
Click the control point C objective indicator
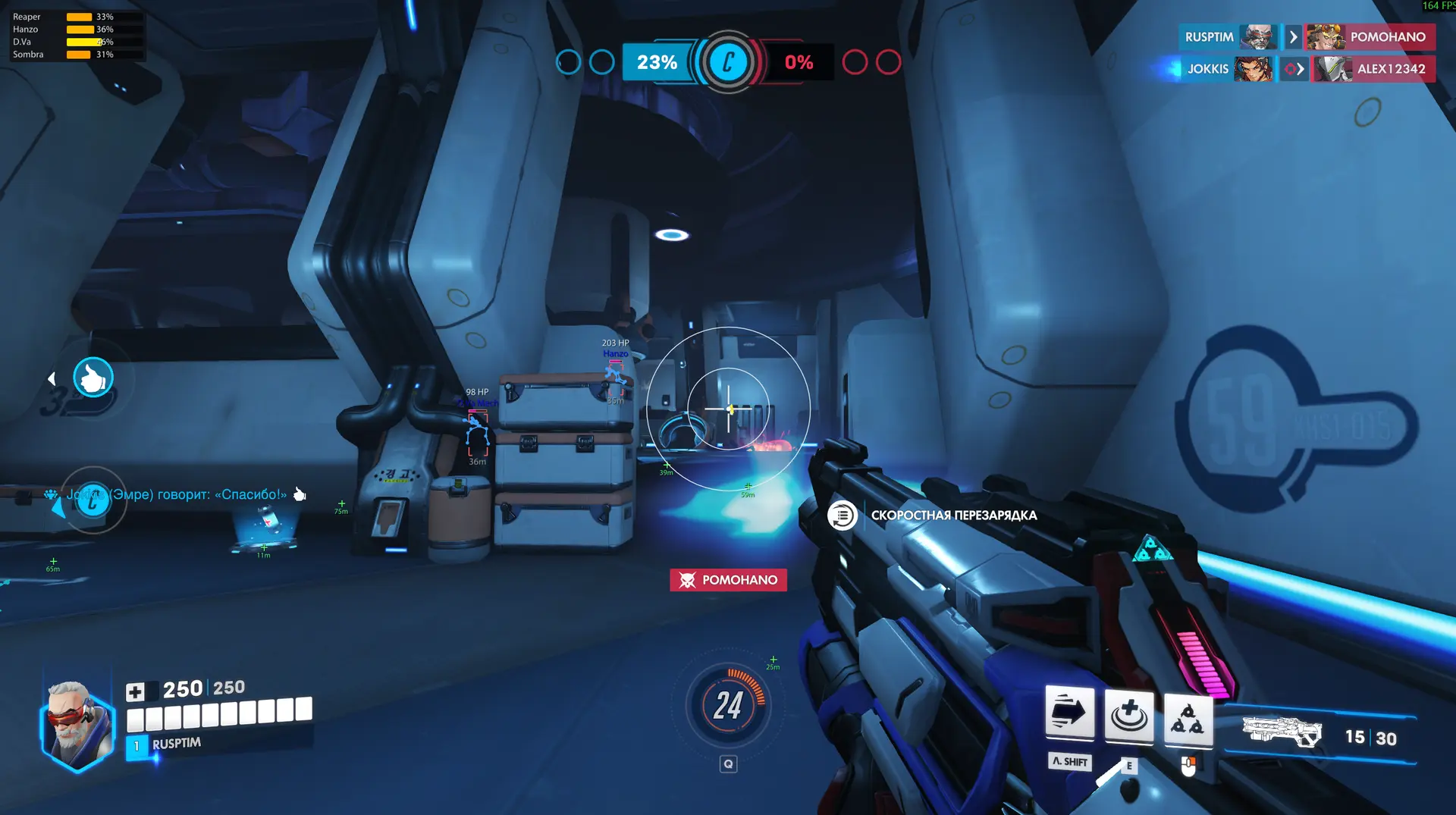pos(728,62)
